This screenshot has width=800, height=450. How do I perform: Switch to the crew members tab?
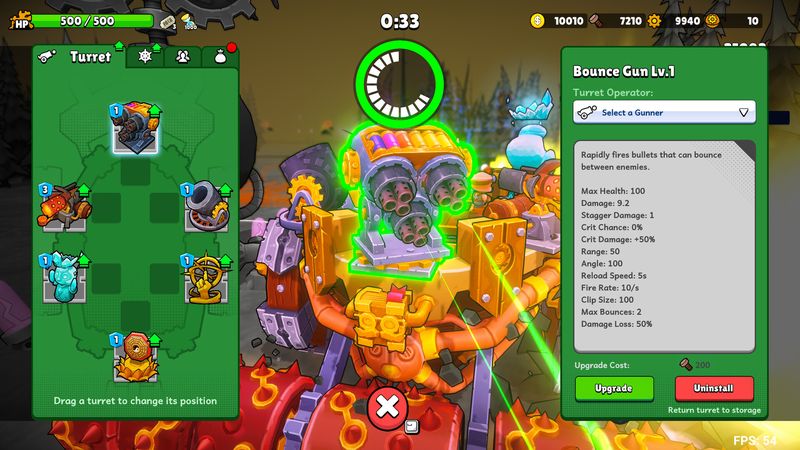point(182,57)
